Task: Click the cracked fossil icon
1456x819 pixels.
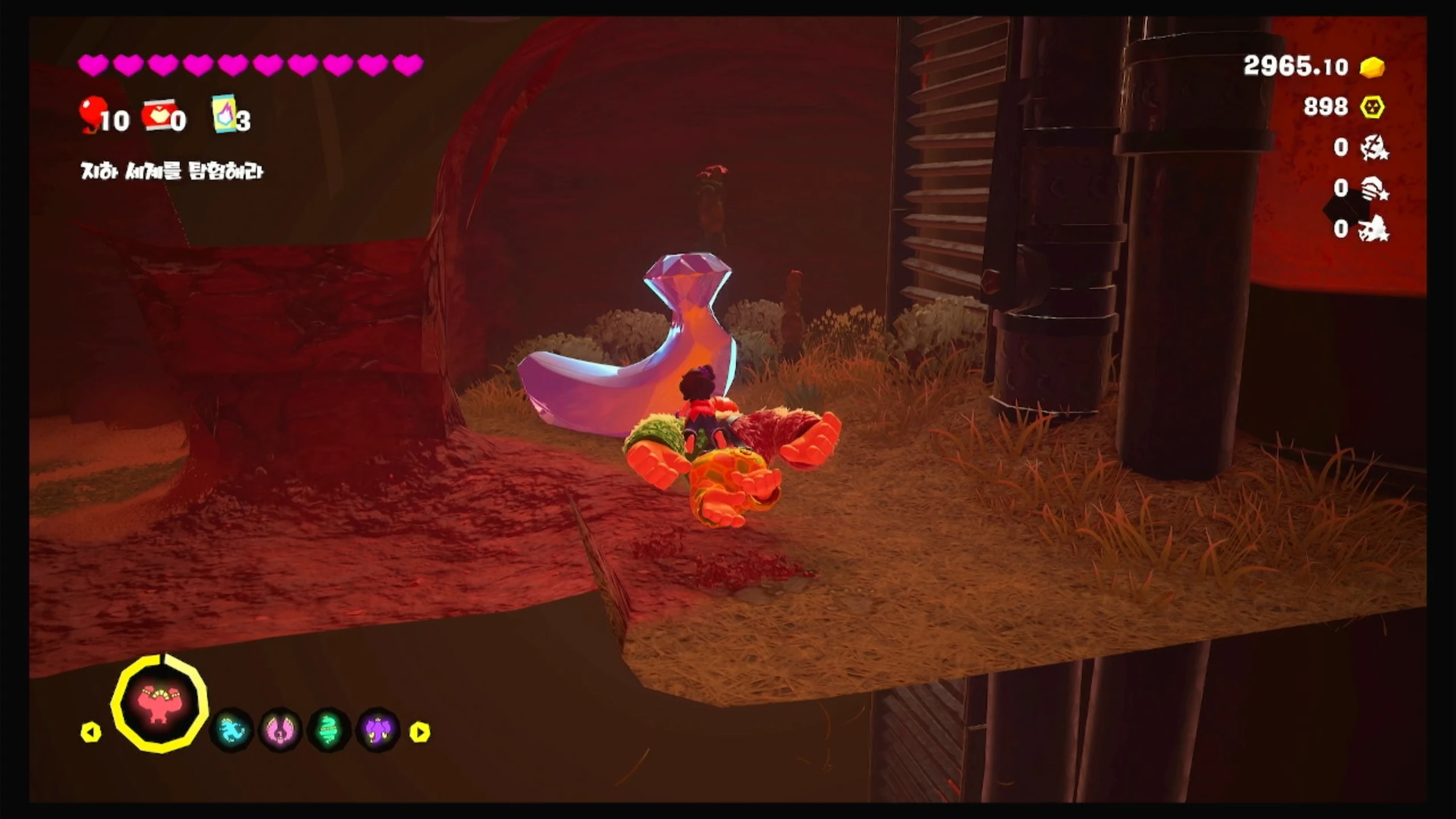Action: tap(1375, 148)
